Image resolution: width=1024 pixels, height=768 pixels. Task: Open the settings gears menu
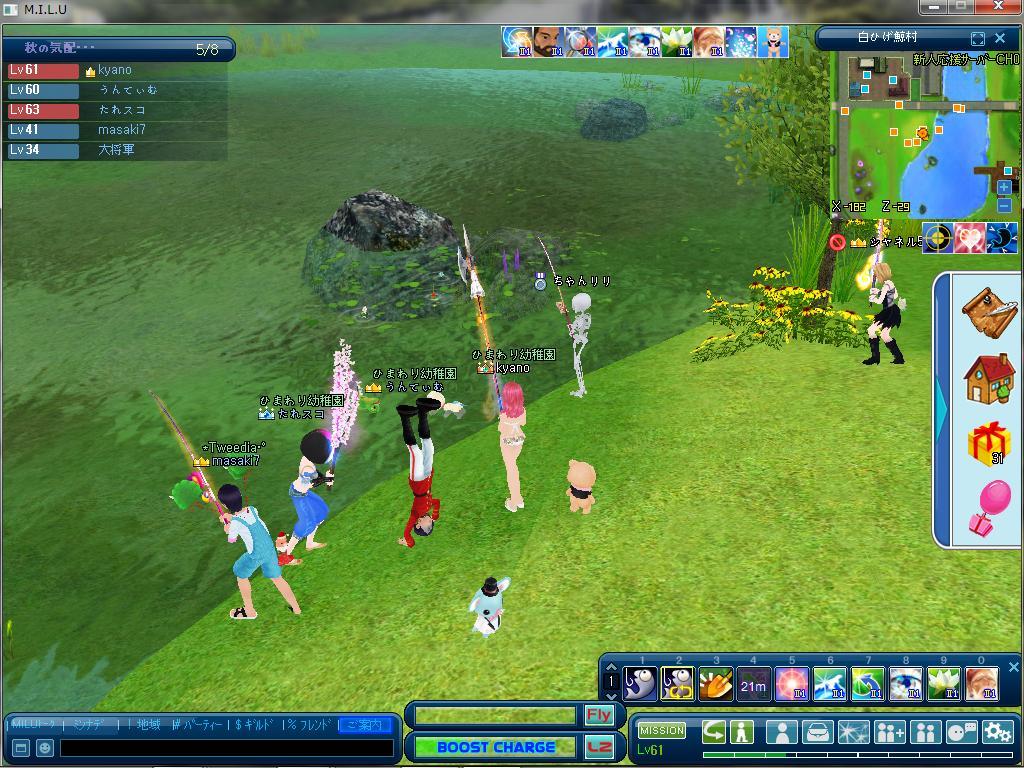click(x=997, y=732)
